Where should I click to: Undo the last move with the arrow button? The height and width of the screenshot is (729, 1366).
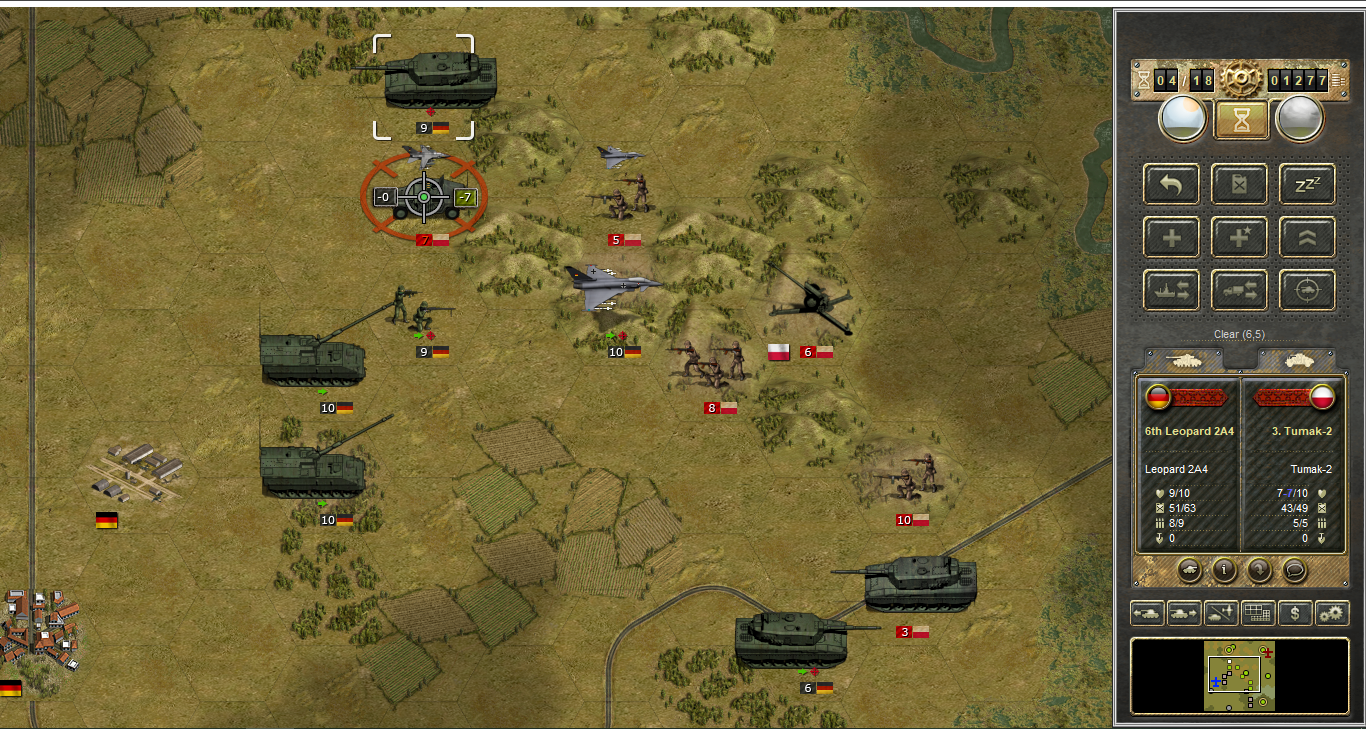click(x=1172, y=184)
